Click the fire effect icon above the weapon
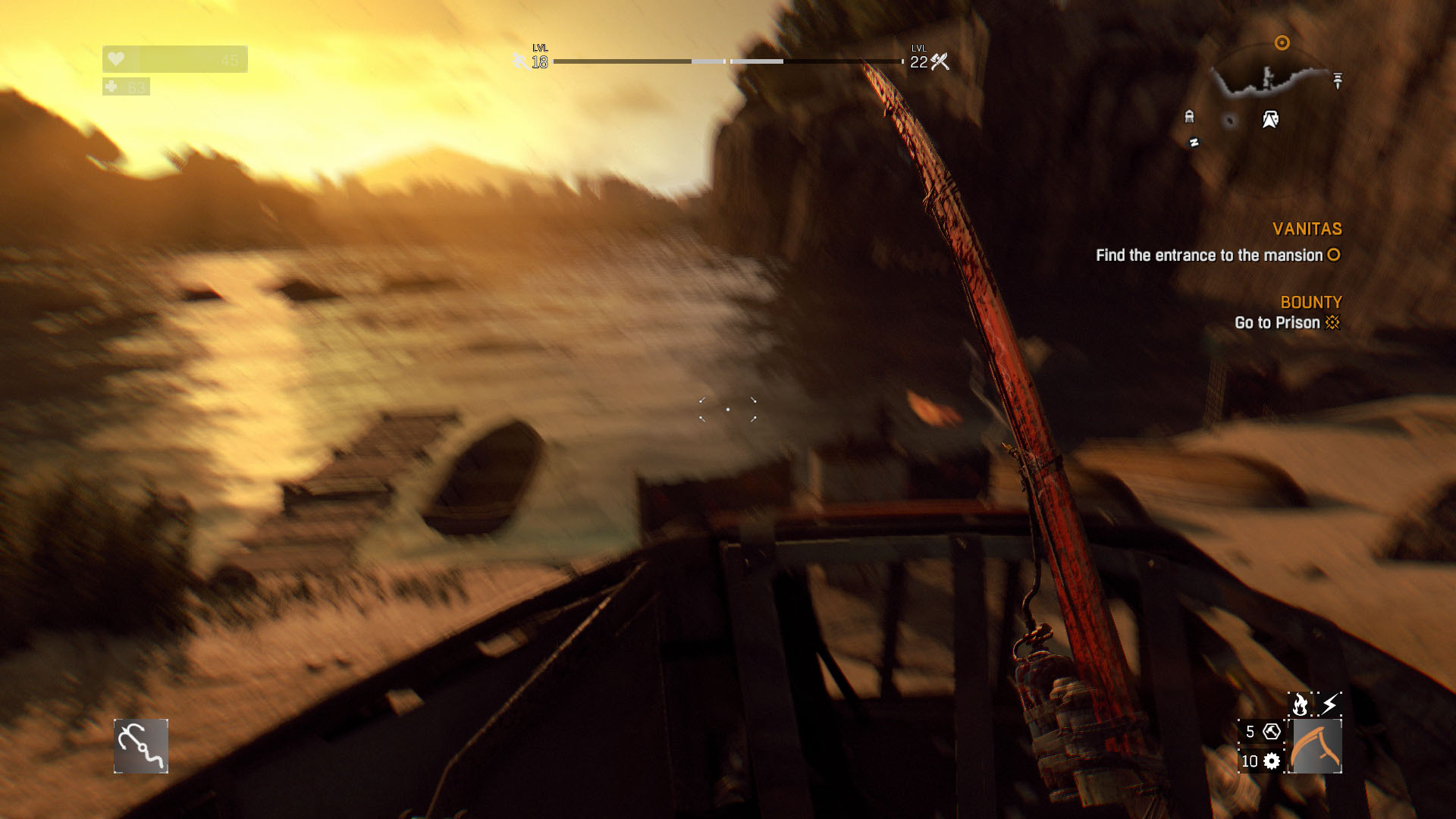The image size is (1456, 819). tap(1300, 704)
